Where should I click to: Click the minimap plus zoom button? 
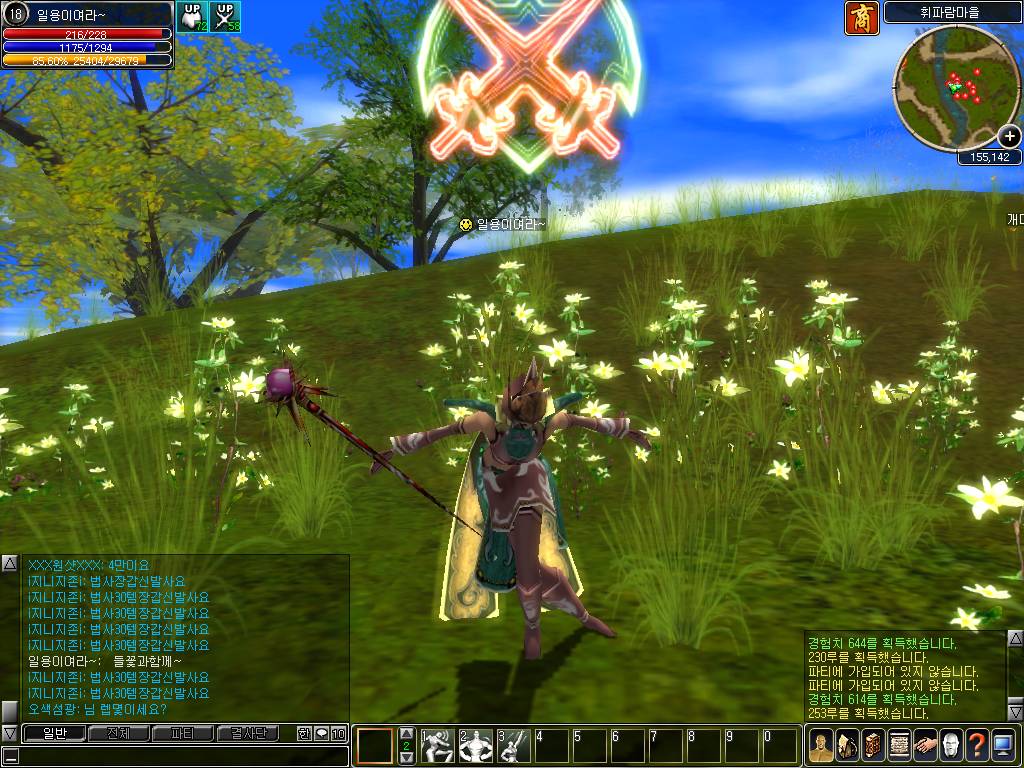point(1009,136)
